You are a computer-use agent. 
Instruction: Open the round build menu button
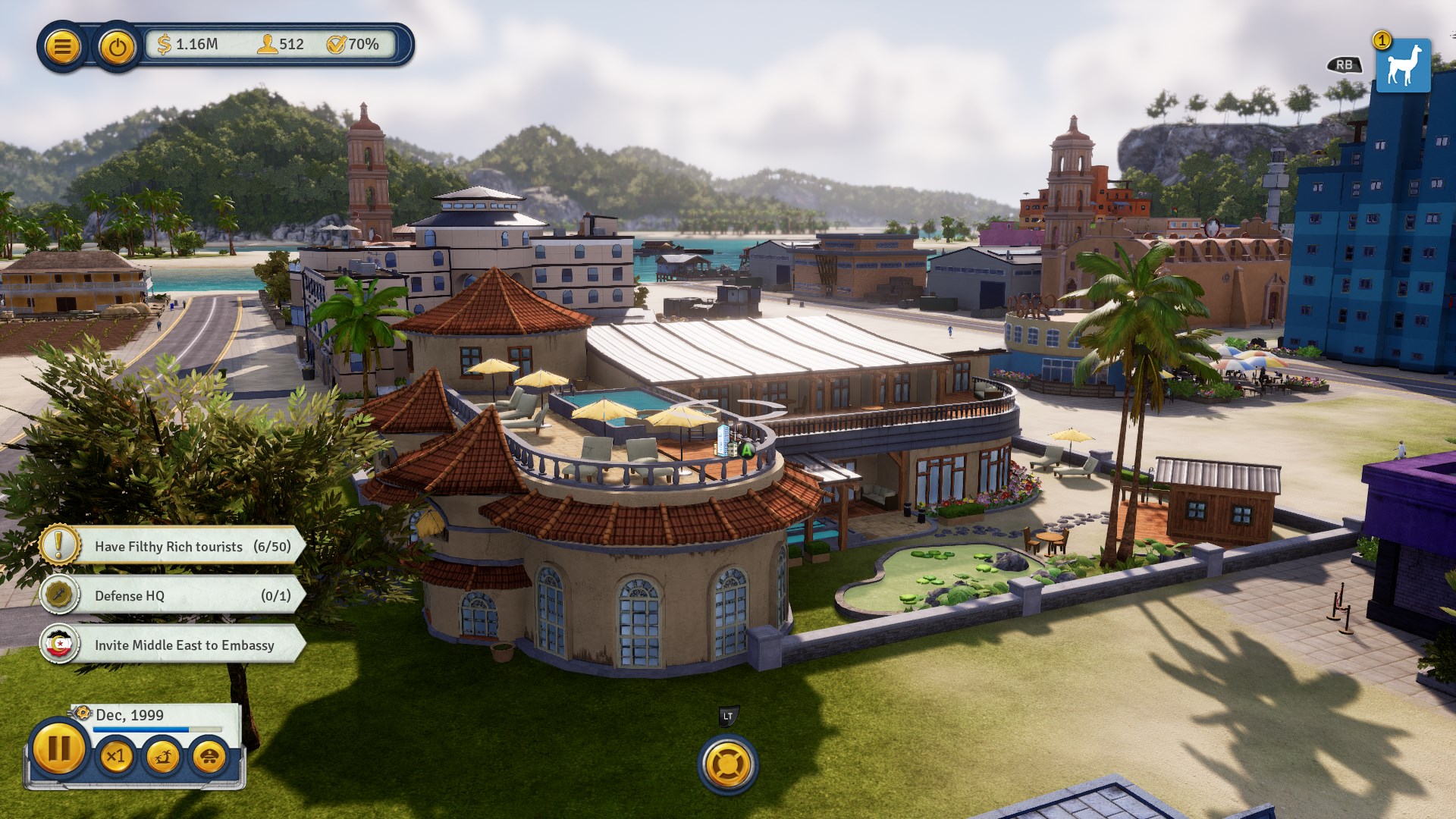coord(727,764)
